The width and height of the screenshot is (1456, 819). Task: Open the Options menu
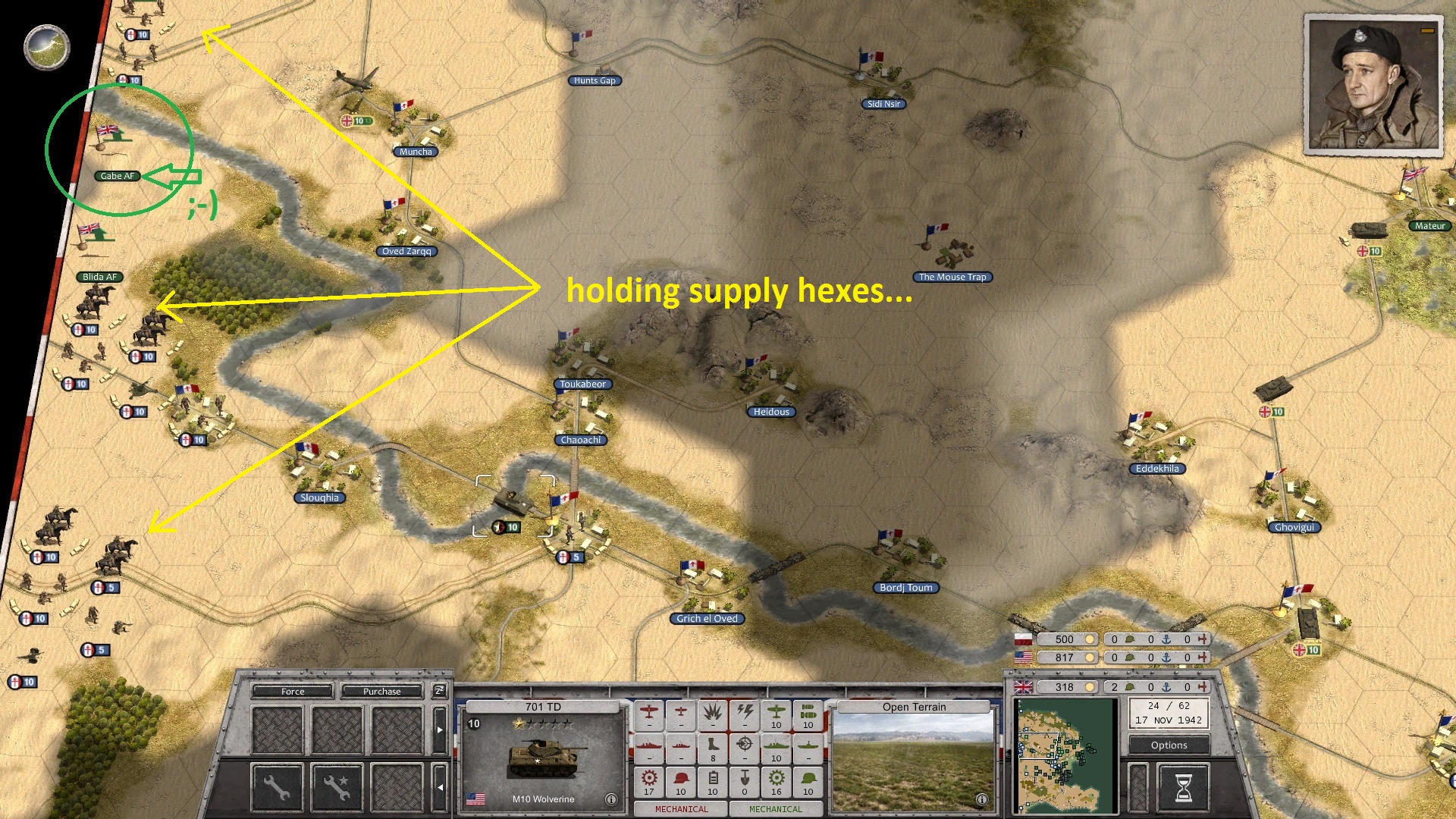point(1168,745)
